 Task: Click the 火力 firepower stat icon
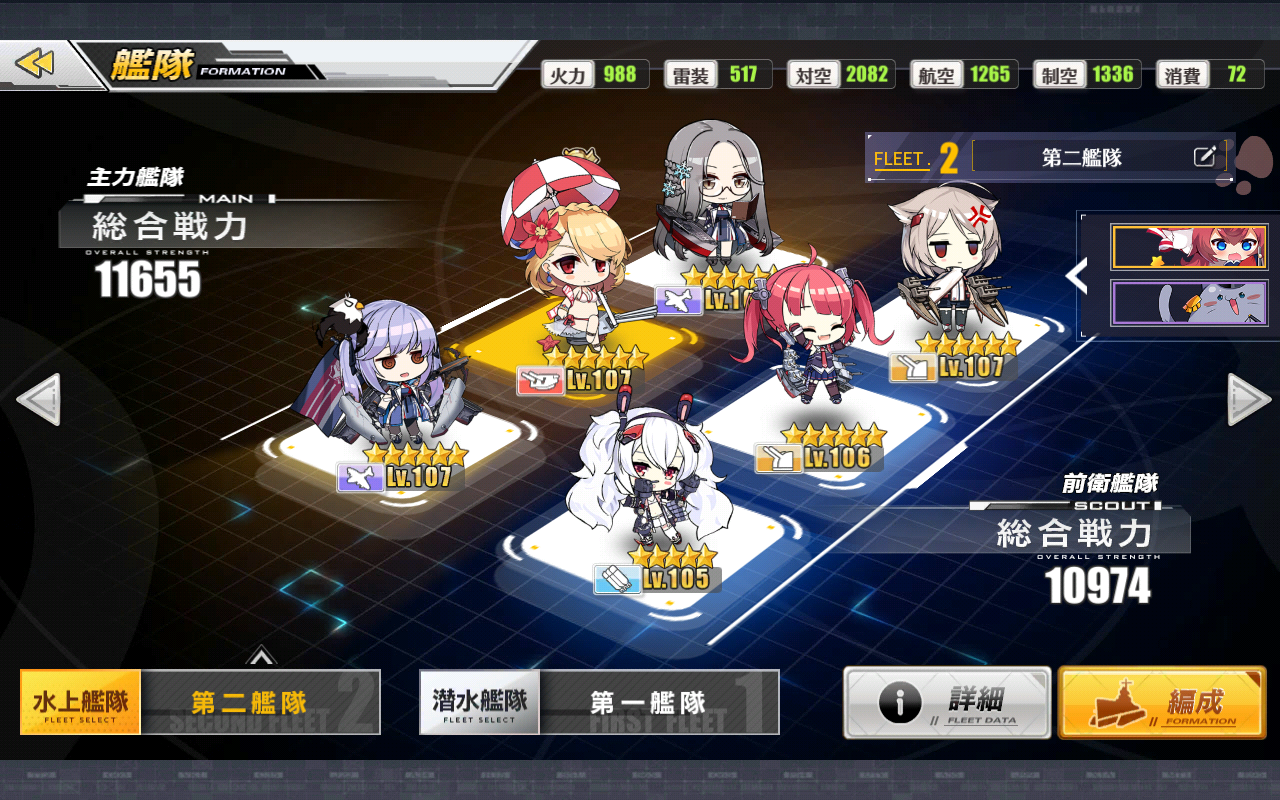567,74
